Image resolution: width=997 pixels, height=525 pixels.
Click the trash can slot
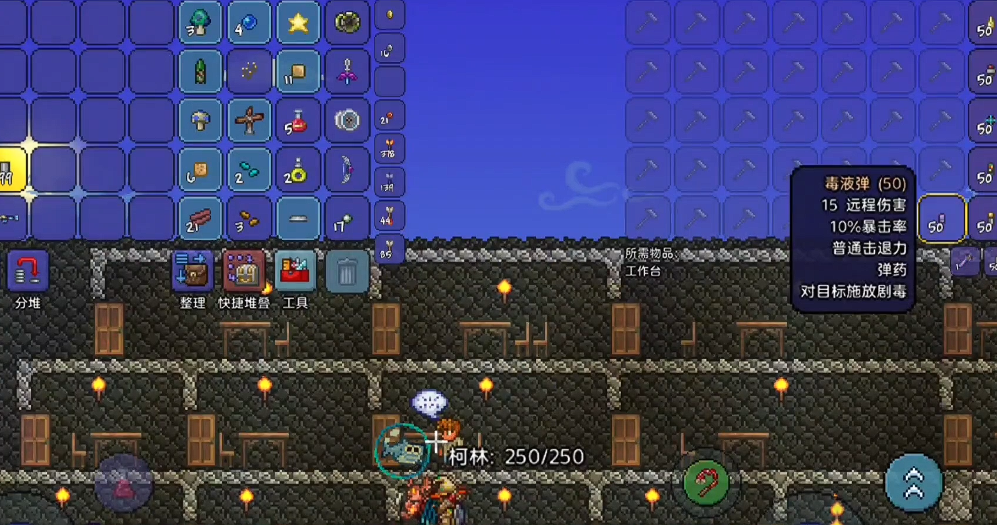347,270
